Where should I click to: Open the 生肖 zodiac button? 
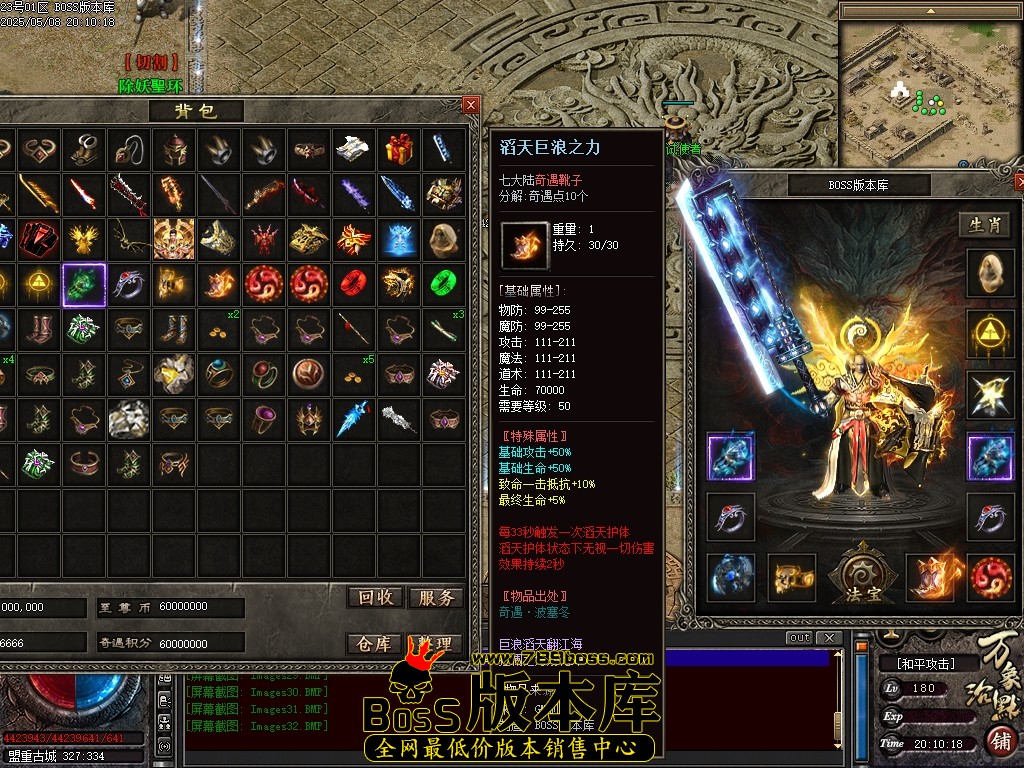pos(986,225)
